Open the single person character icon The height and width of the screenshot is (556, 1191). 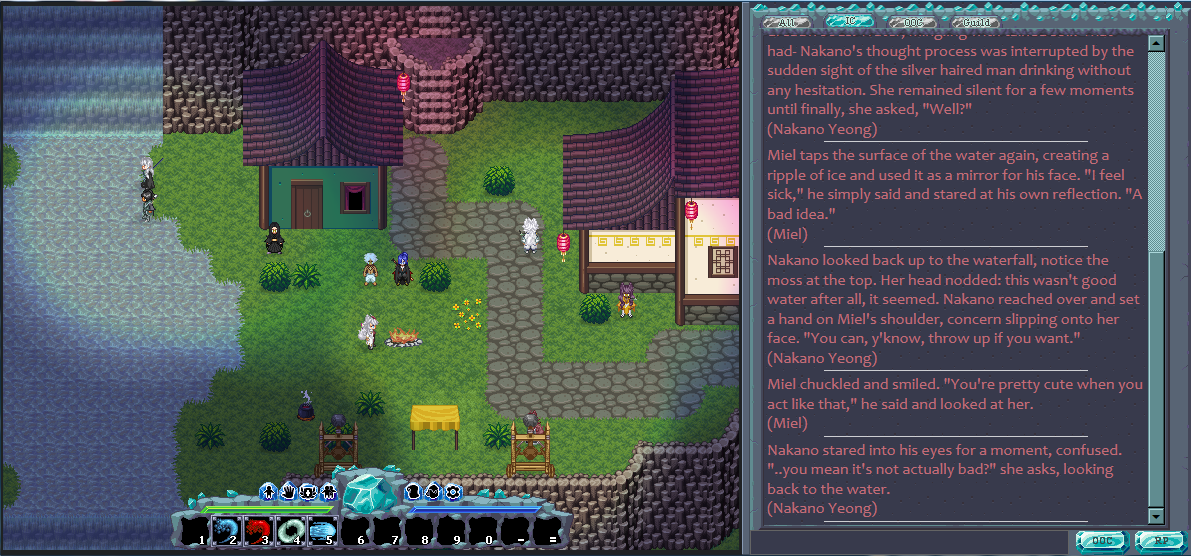coord(268,492)
